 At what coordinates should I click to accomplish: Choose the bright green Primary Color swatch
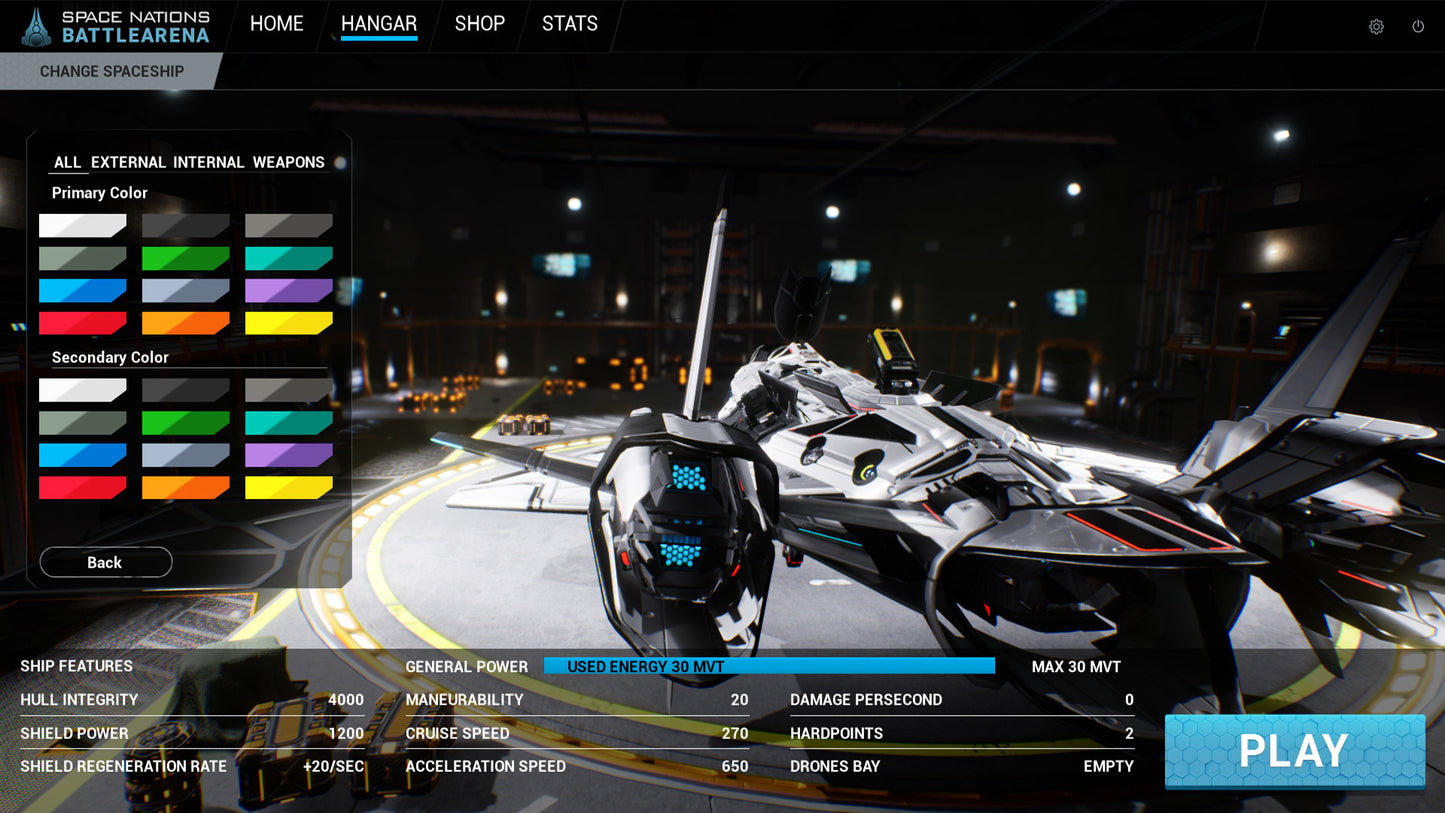(x=186, y=259)
